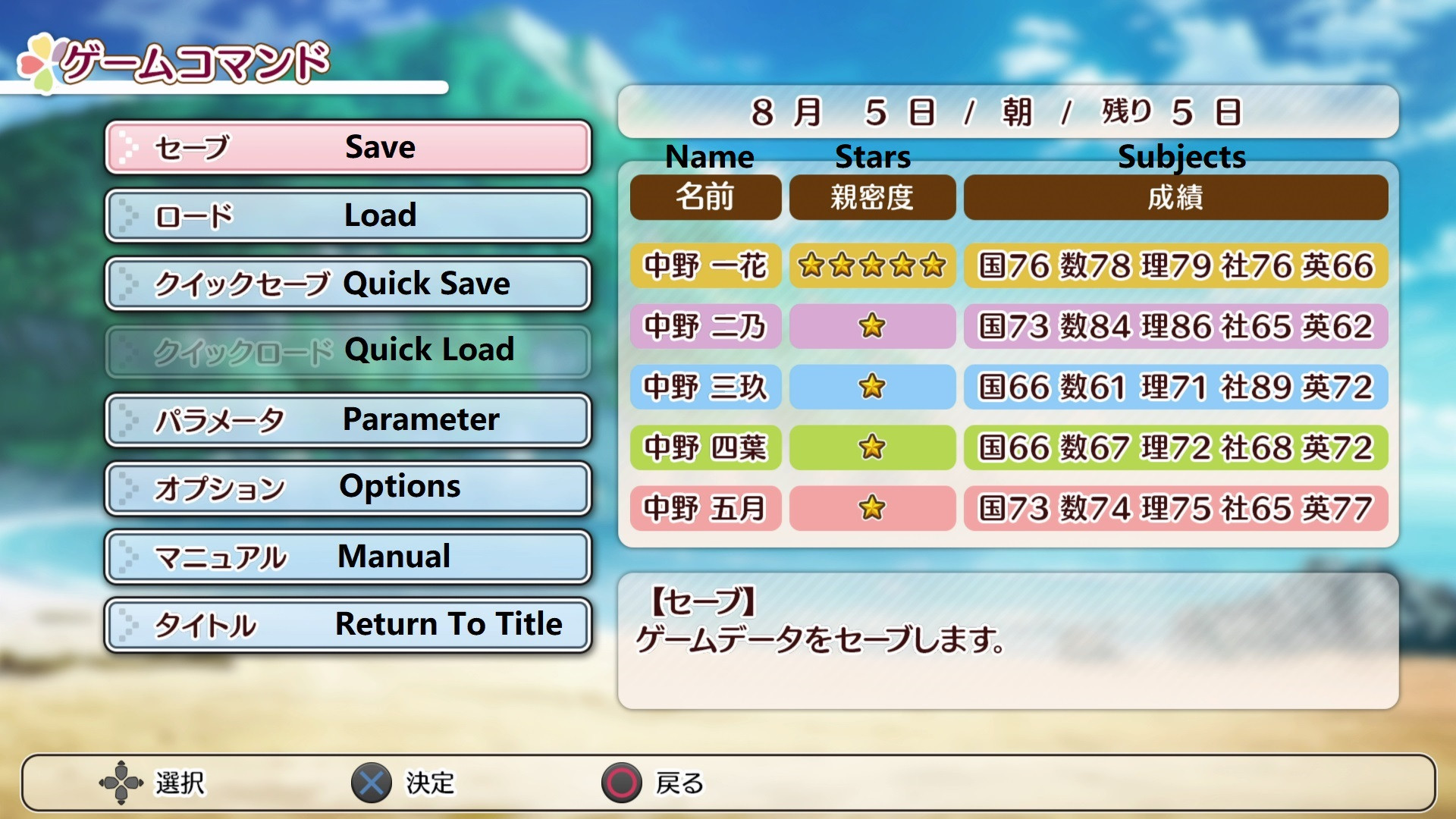Select the Save menu entry
1456x819 pixels.
[x=347, y=147]
